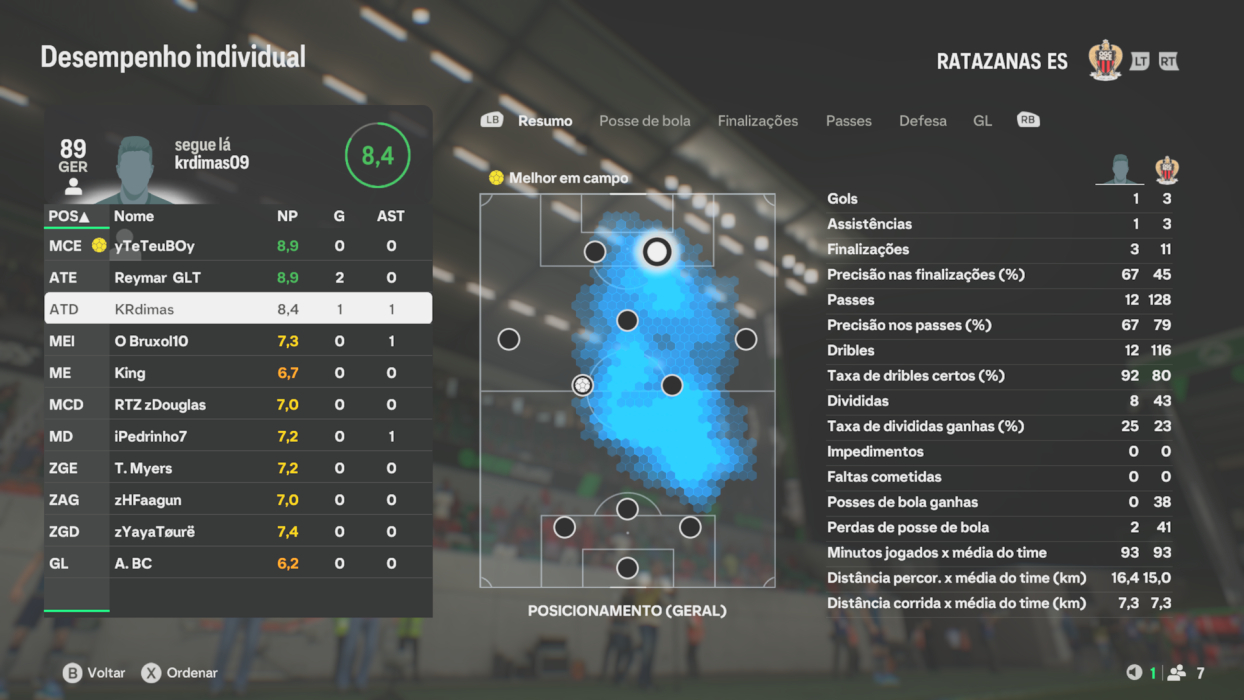This screenshot has height=700, width=1244.
Task: Sort list by POS column header
Action: coord(69,216)
